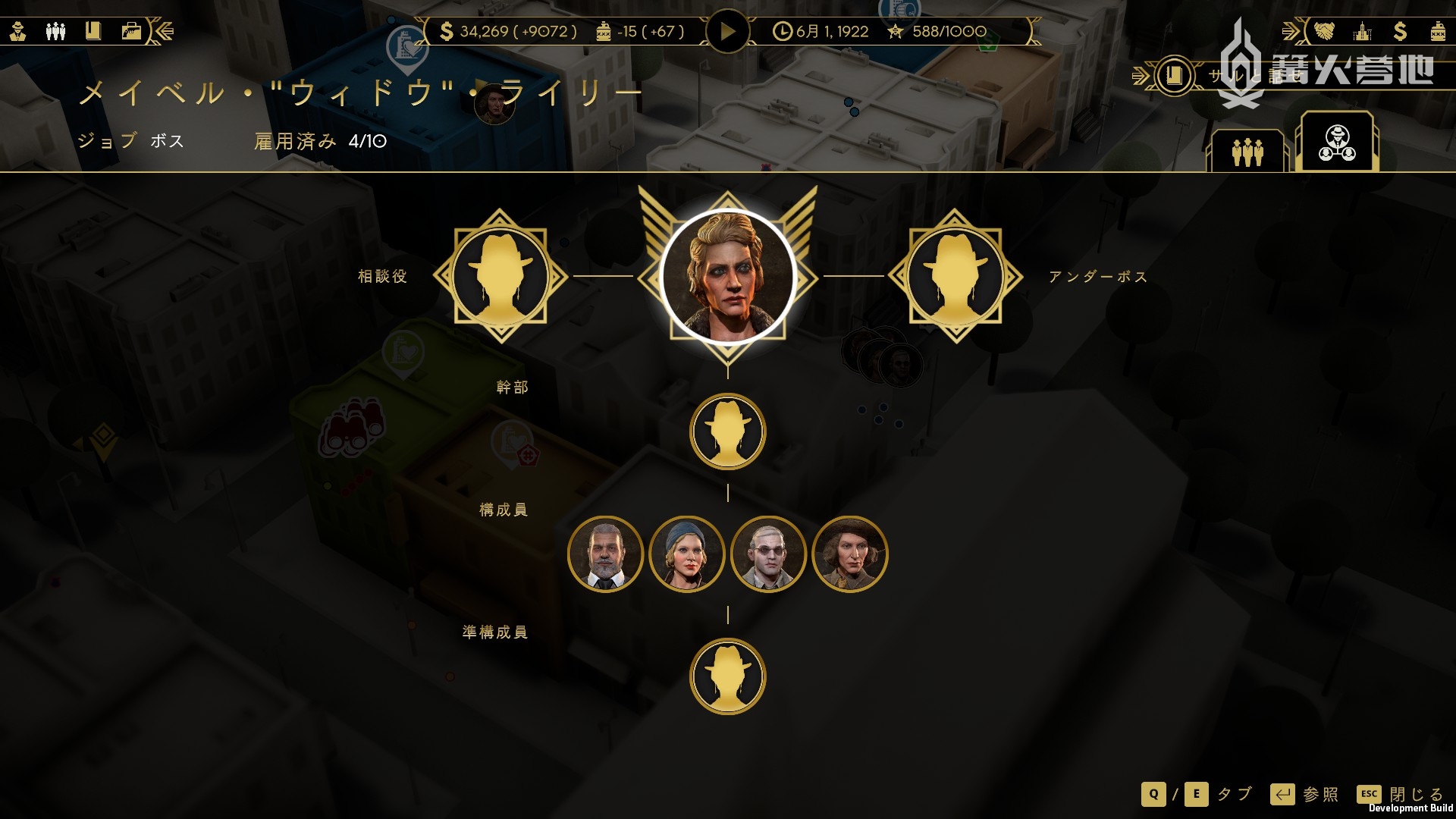Image resolution: width=1456 pixels, height=819 pixels.
Task: Open the dollar sign finances icon
Action: point(1400,31)
